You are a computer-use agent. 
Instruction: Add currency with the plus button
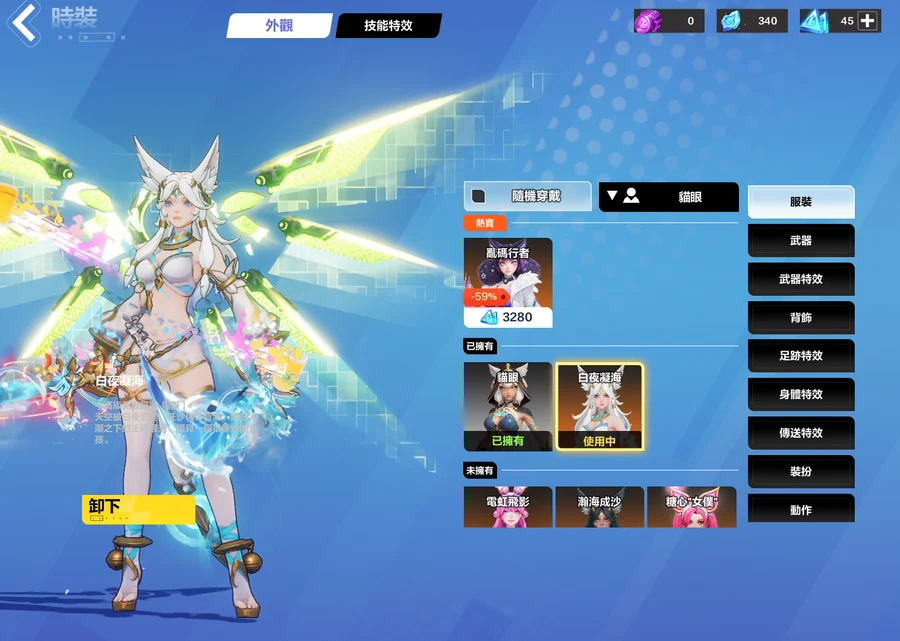pos(868,21)
